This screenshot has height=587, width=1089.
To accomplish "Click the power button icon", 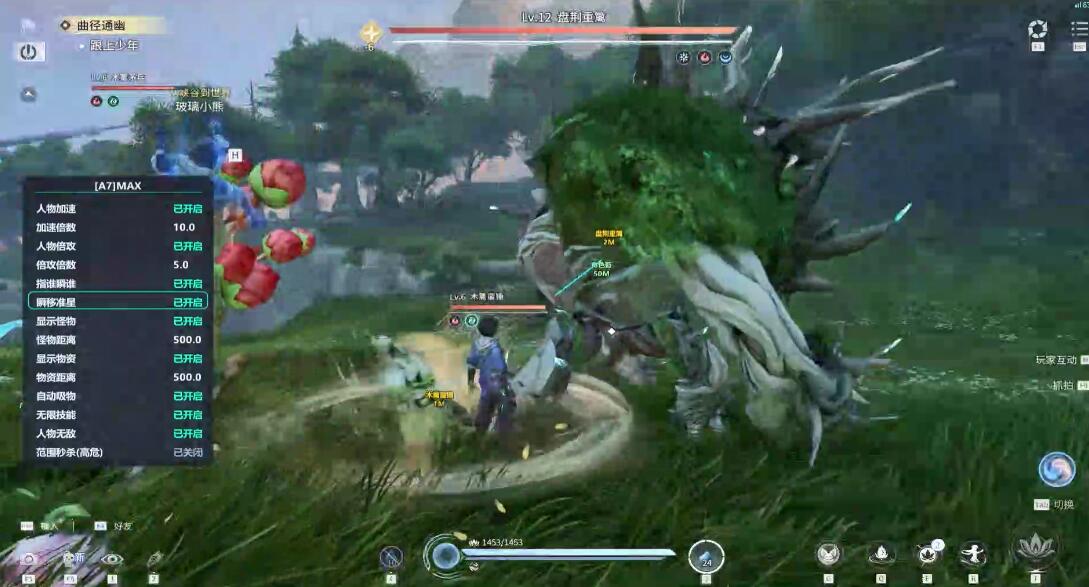I will coord(29,52).
